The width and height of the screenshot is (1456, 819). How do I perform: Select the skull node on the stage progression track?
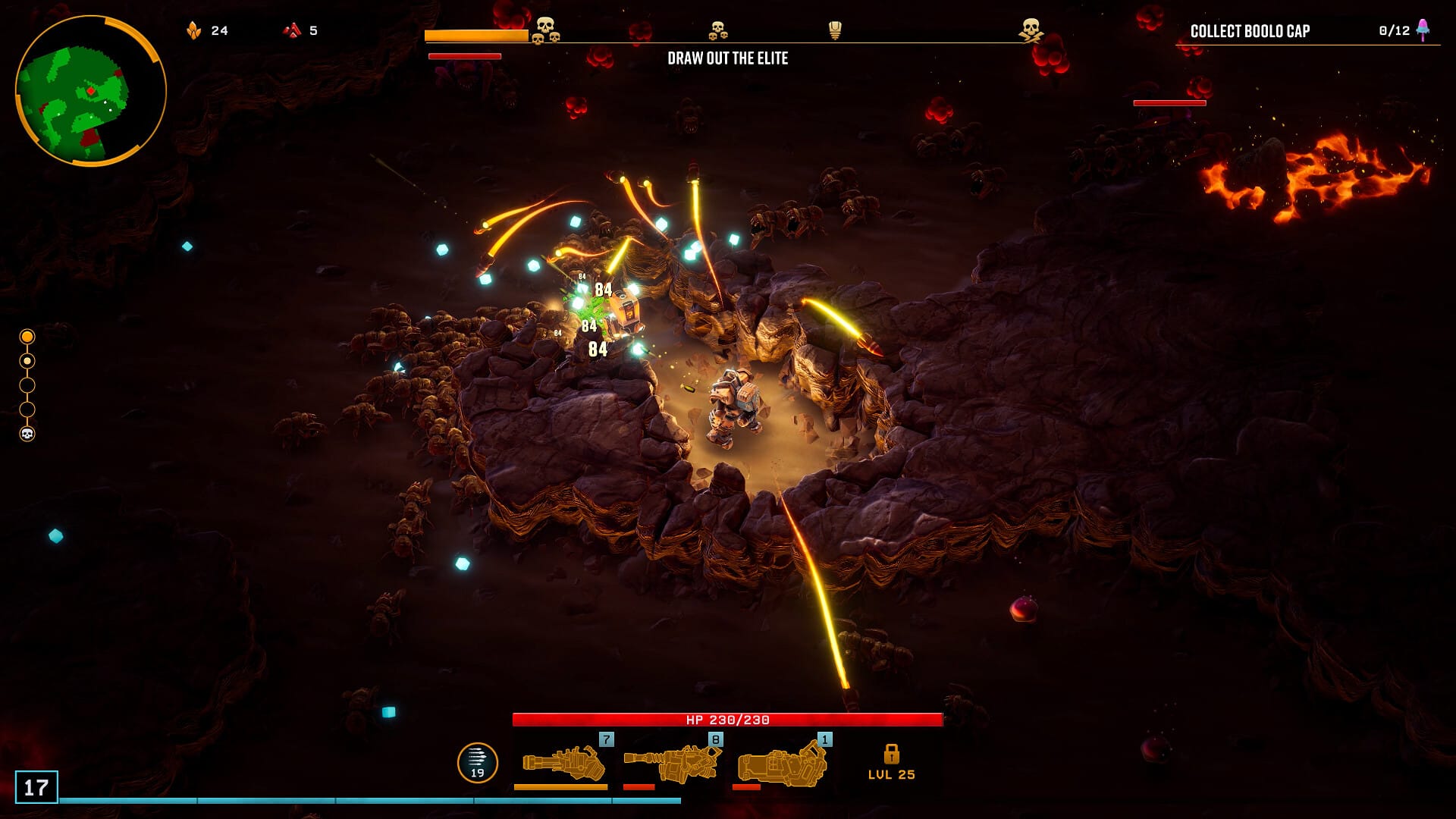28,435
